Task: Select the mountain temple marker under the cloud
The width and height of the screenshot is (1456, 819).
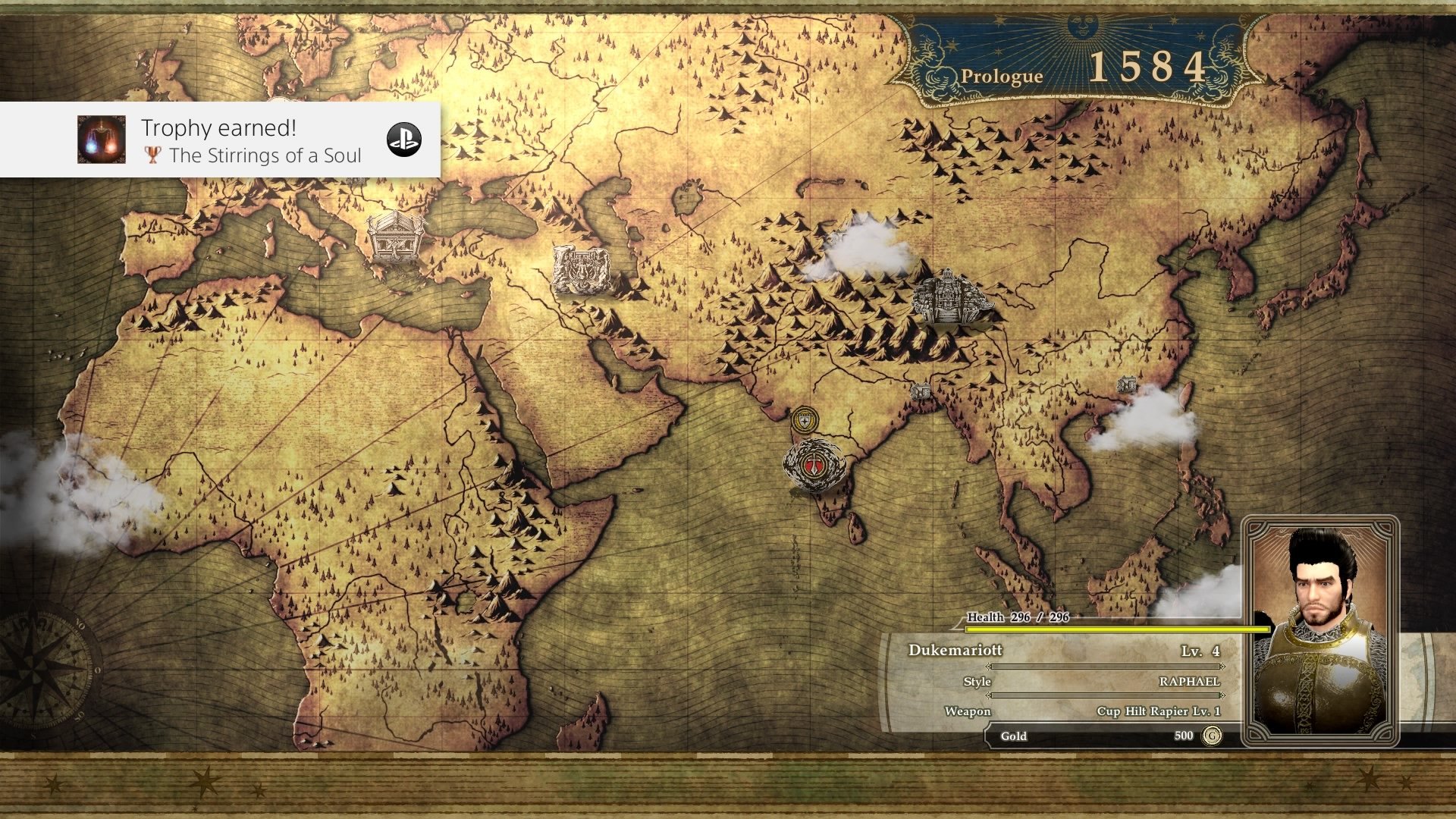Action: [949, 297]
